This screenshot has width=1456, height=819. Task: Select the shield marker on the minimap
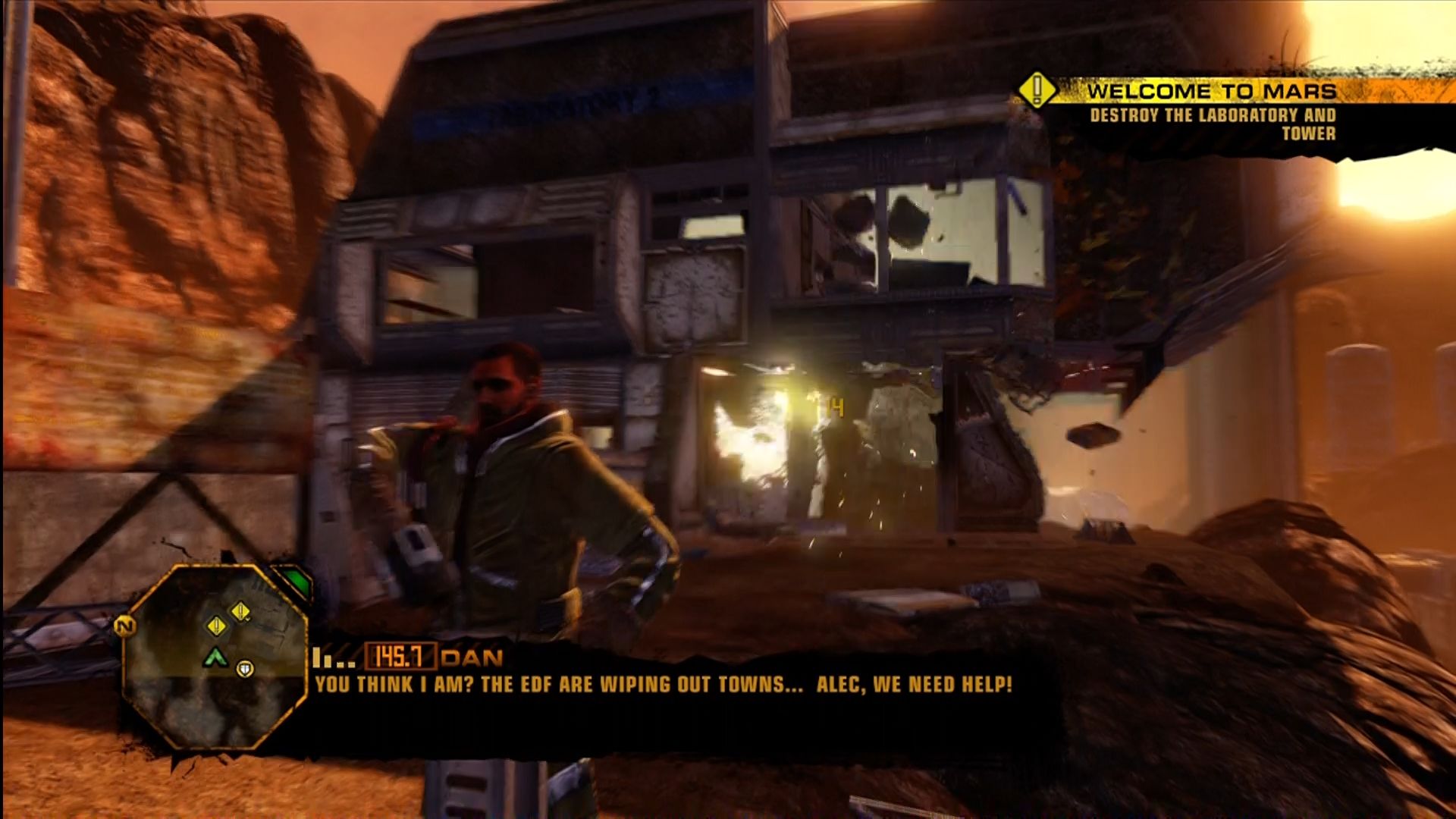click(245, 669)
